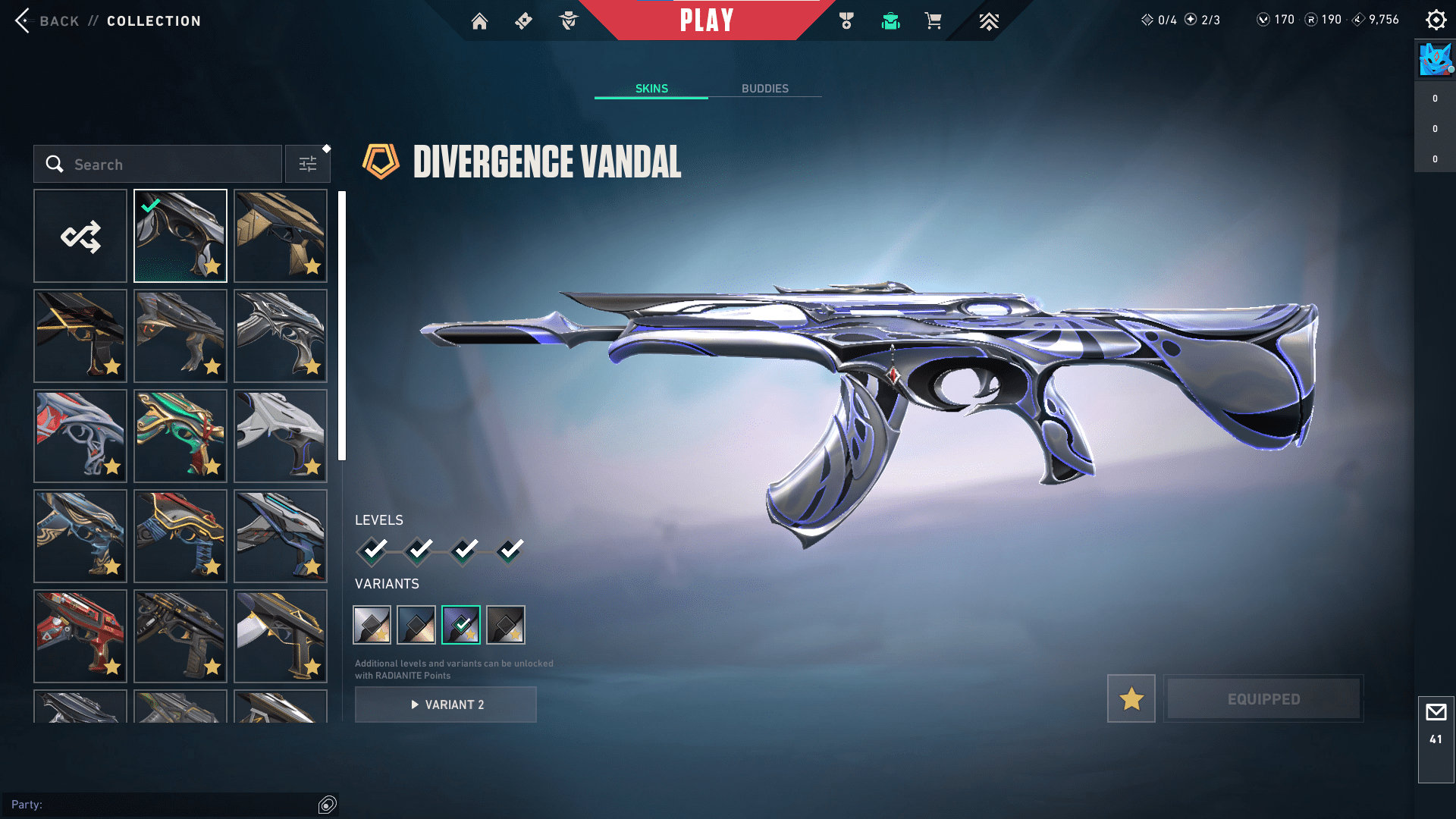Screen dimensions: 1456x819
Task: Select the gold and tan Vandal skin
Action: pyautogui.click(x=281, y=236)
